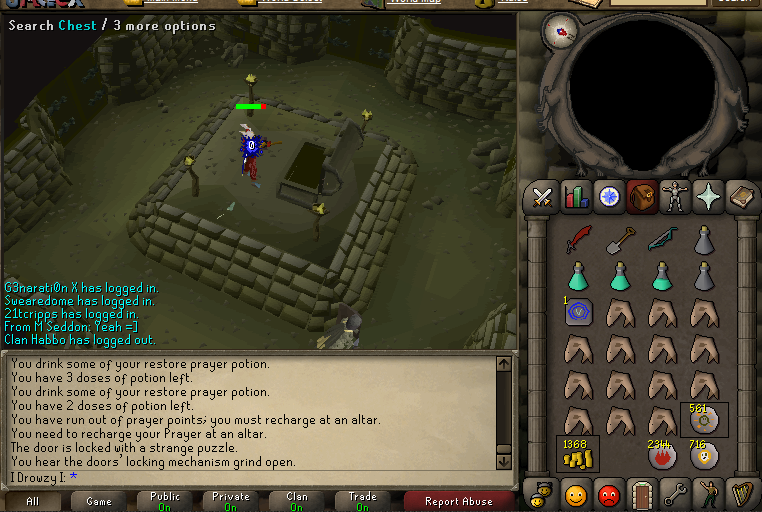
Task: Open the Magic spellbook tab
Action: (x=741, y=197)
